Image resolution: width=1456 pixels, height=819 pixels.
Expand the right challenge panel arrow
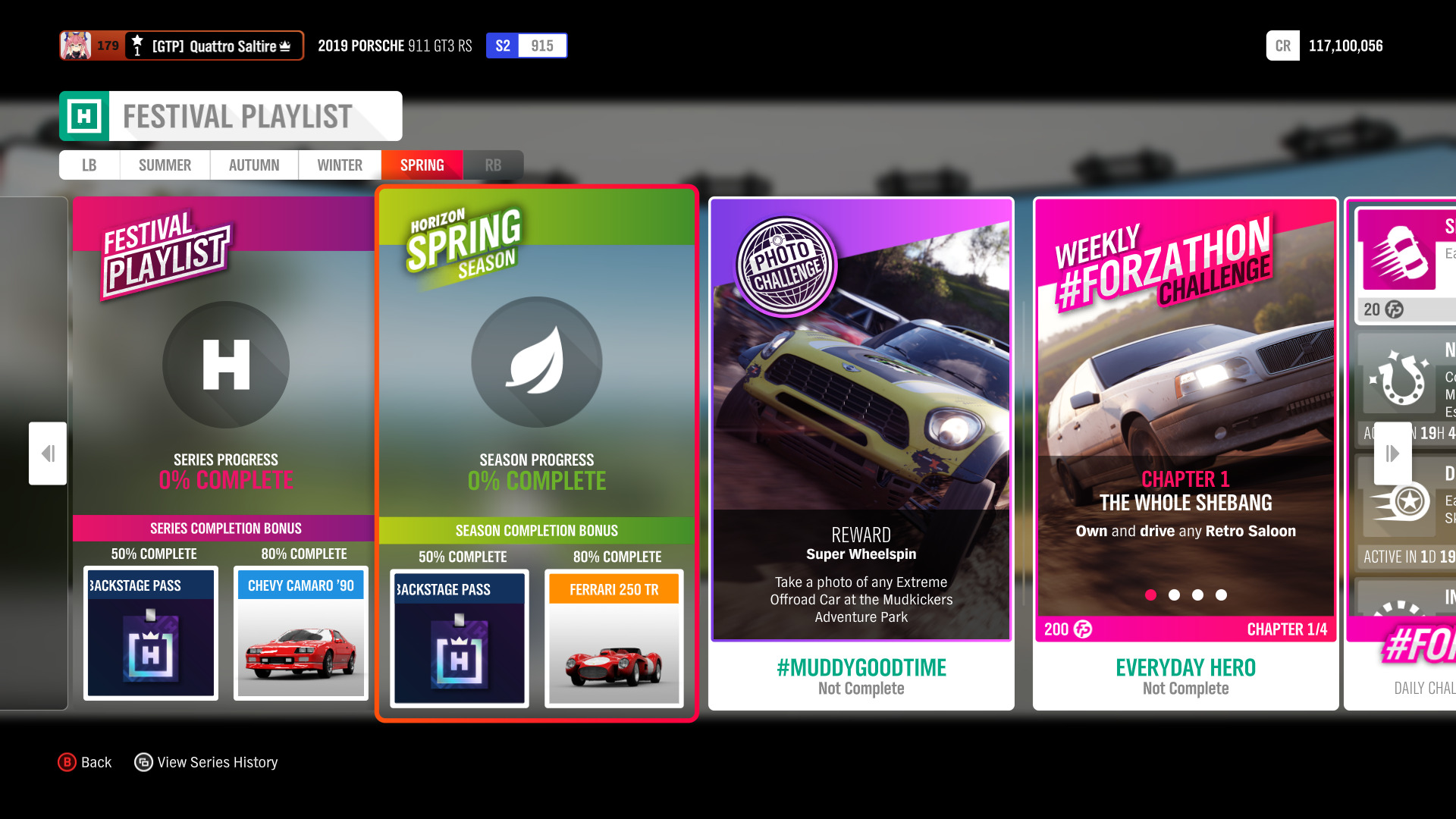click(x=1392, y=453)
